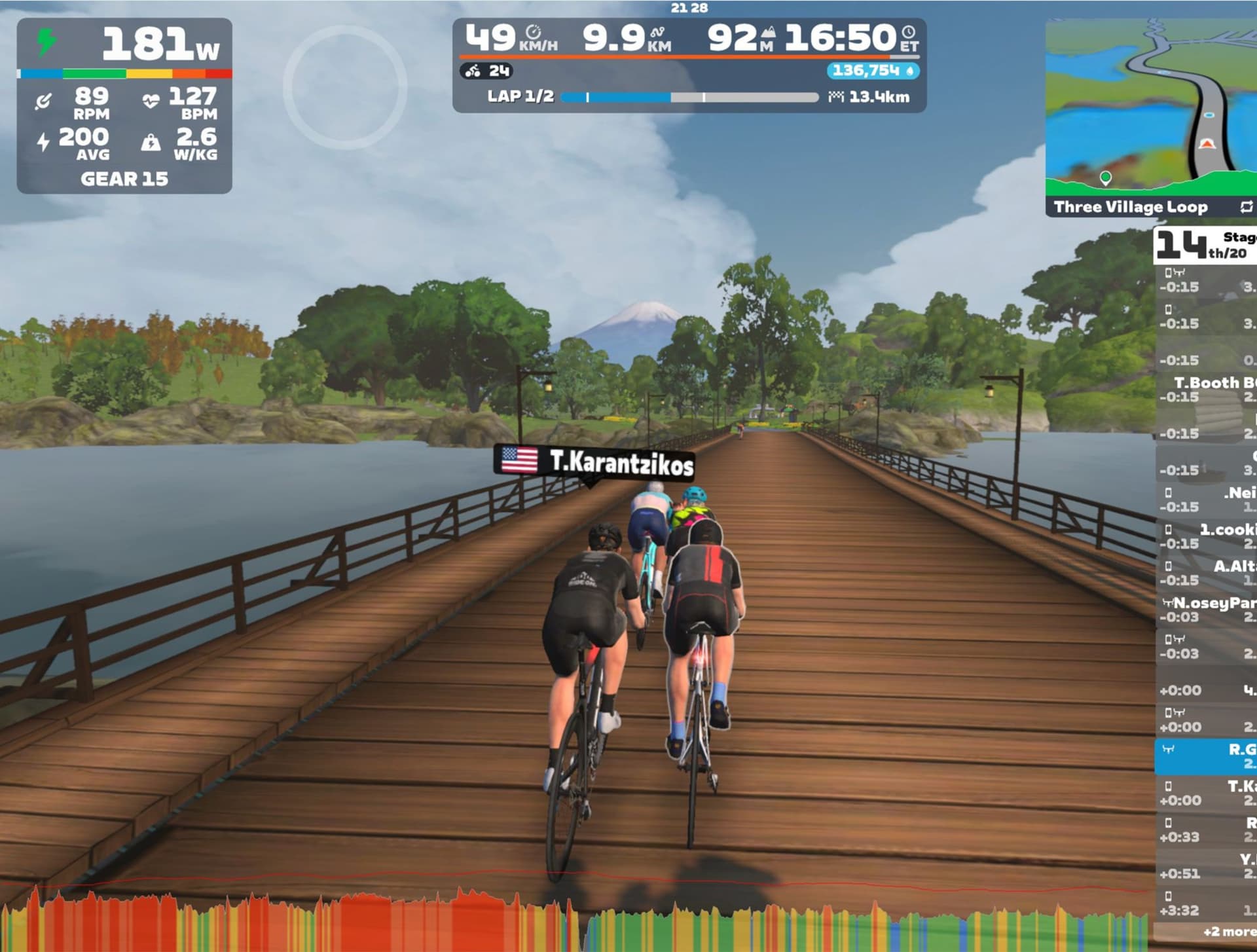This screenshot has width=1257, height=952.
Task: Open the 181w power stats panel
Action: tap(124, 105)
